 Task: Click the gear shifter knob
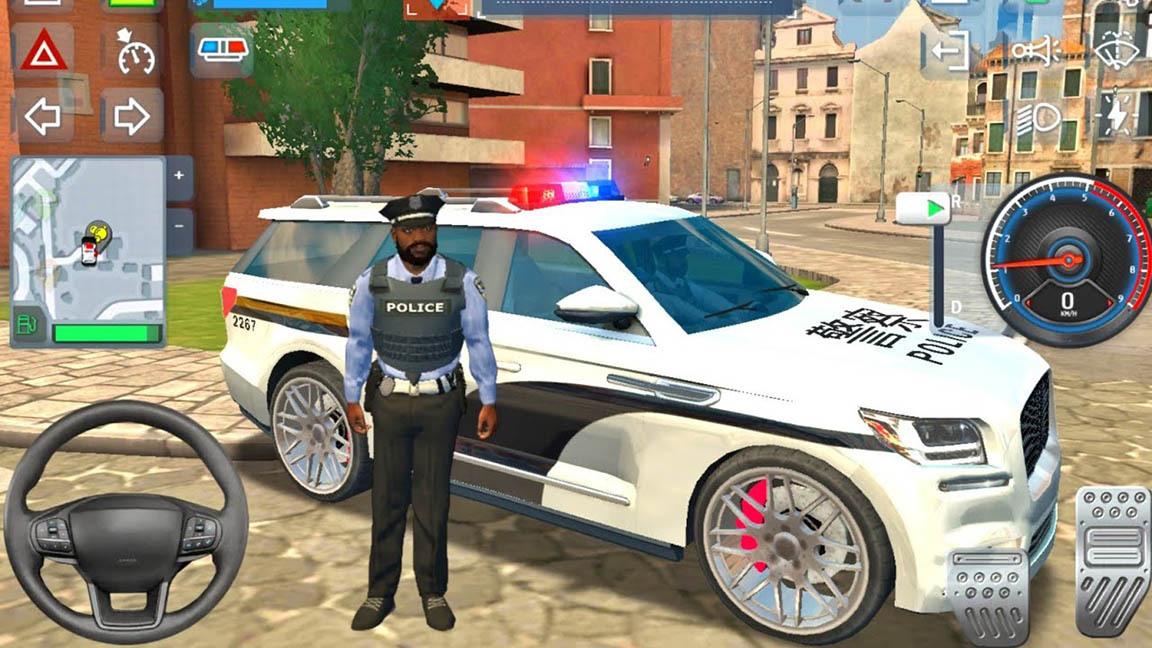[922, 209]
